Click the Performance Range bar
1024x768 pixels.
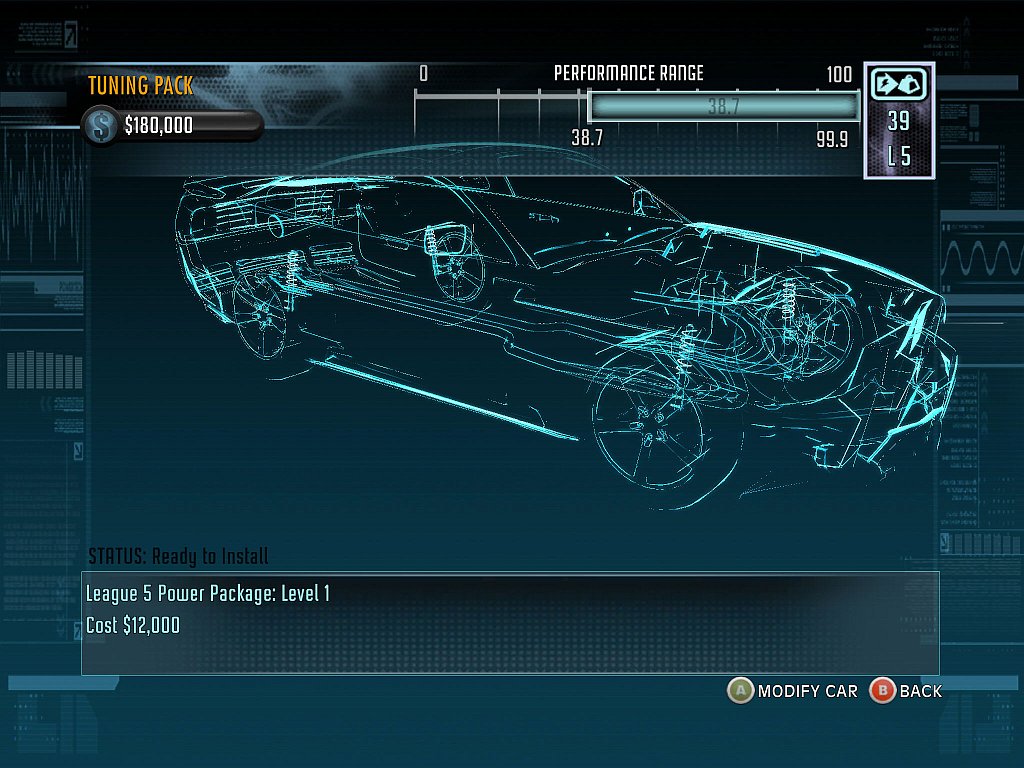pyautogui.click(x=723, y=106)
